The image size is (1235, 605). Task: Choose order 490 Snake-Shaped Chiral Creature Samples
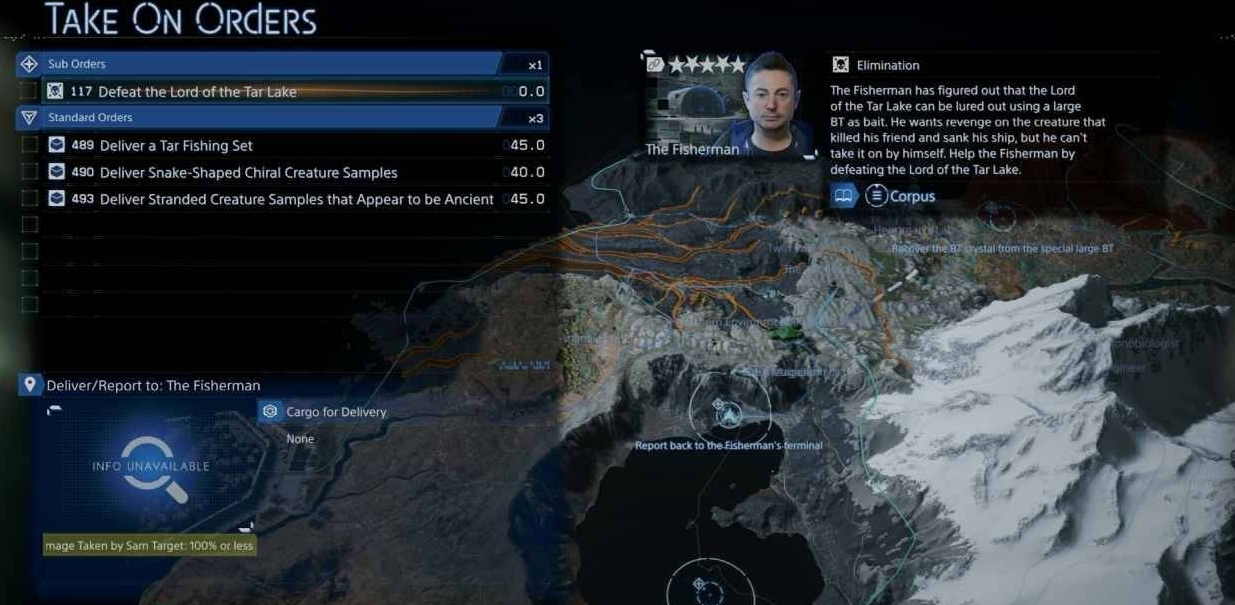248,173
